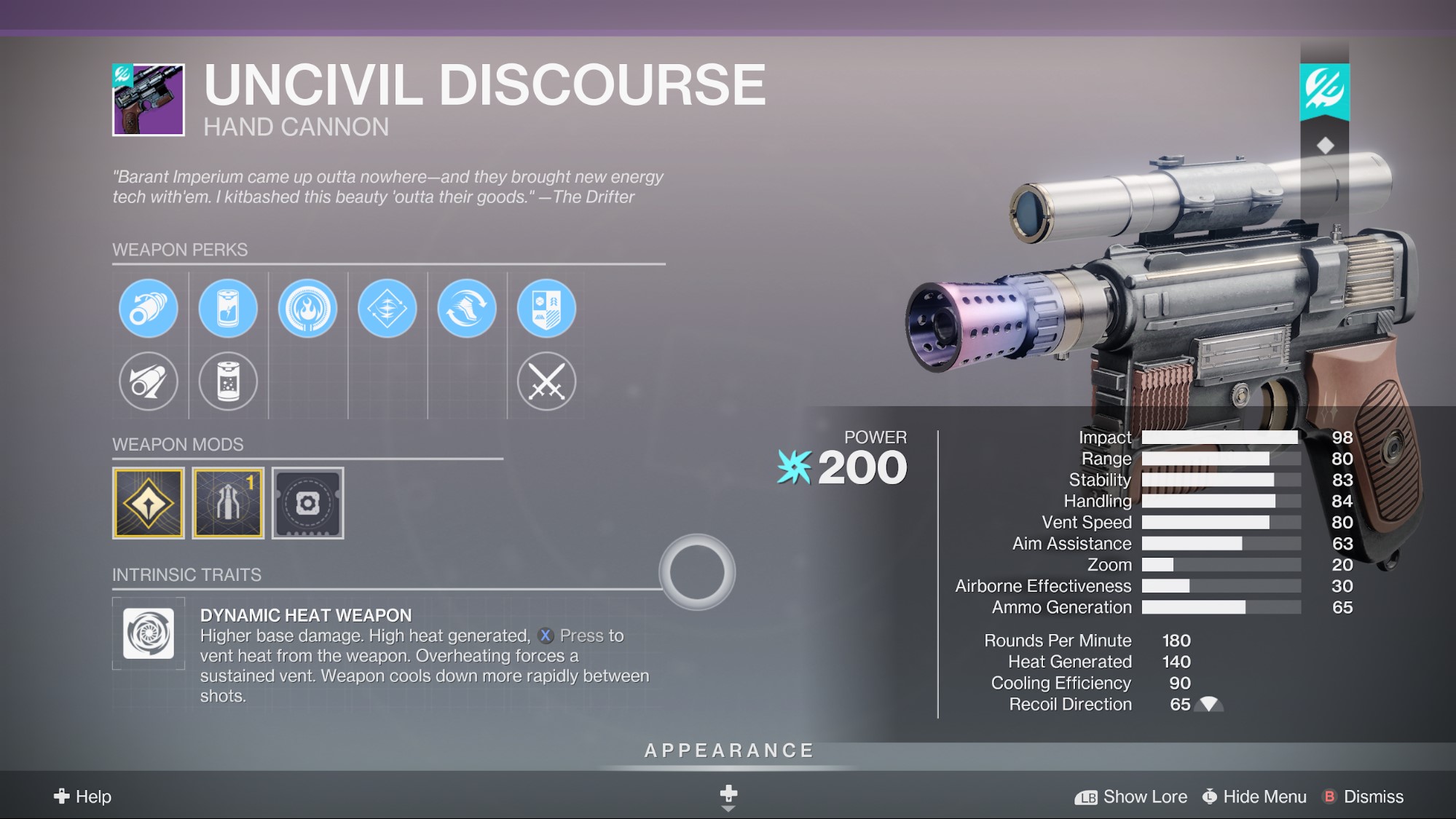Inspect the flame emblem weapon perk
This screenshot has height=819, width=1456.
[x=307, y=309]
